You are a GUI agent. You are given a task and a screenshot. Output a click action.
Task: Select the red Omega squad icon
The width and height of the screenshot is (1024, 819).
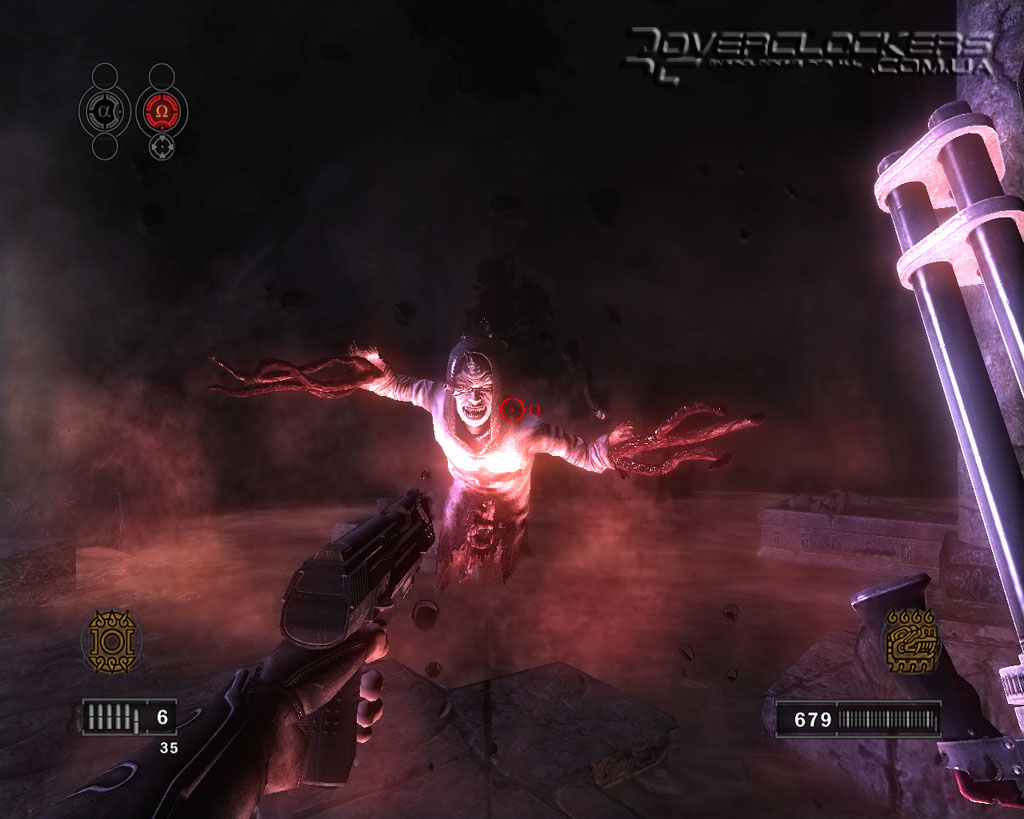click(x=162, y=110)
